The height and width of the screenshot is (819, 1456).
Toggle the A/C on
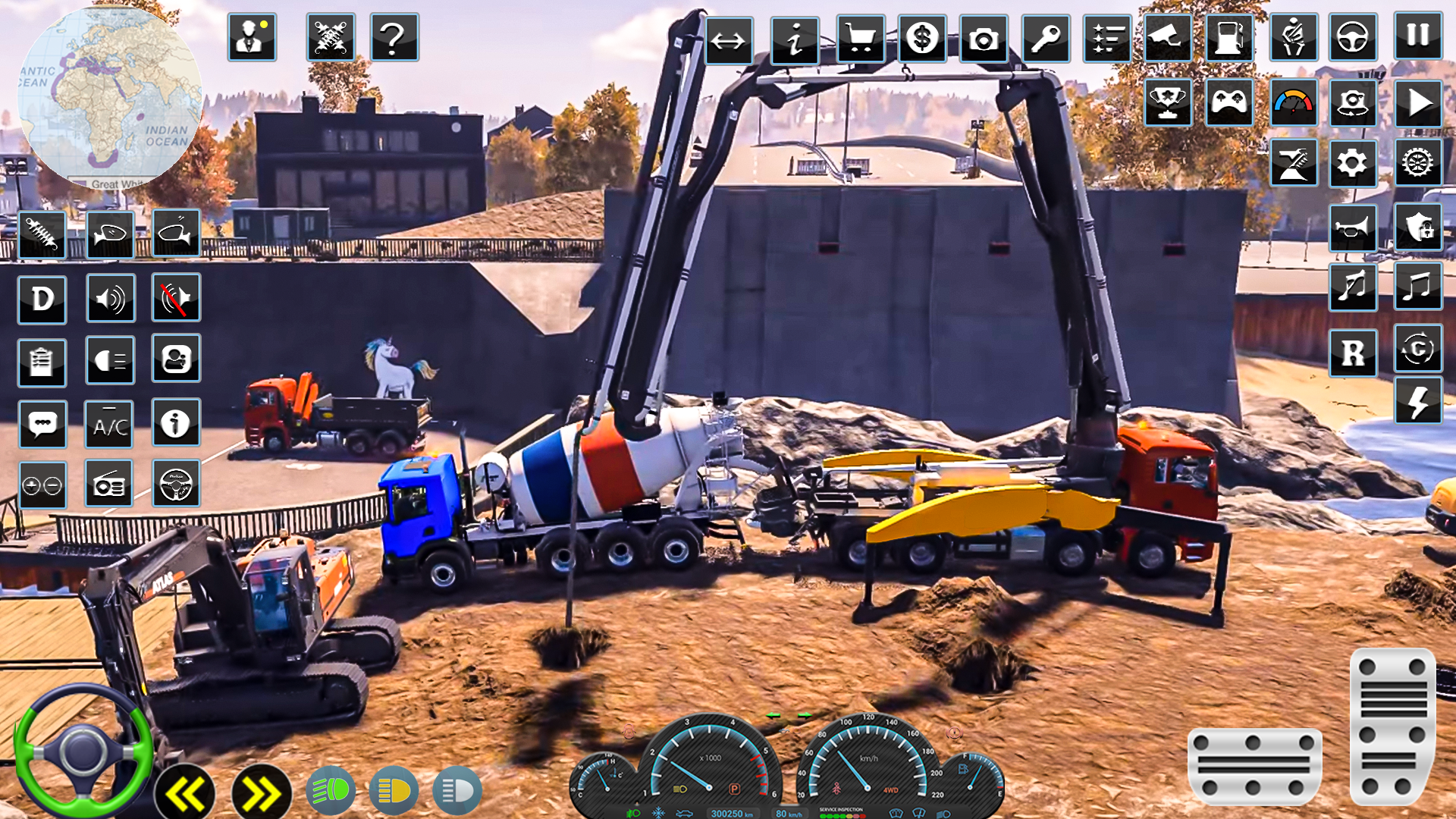[110, 425]
